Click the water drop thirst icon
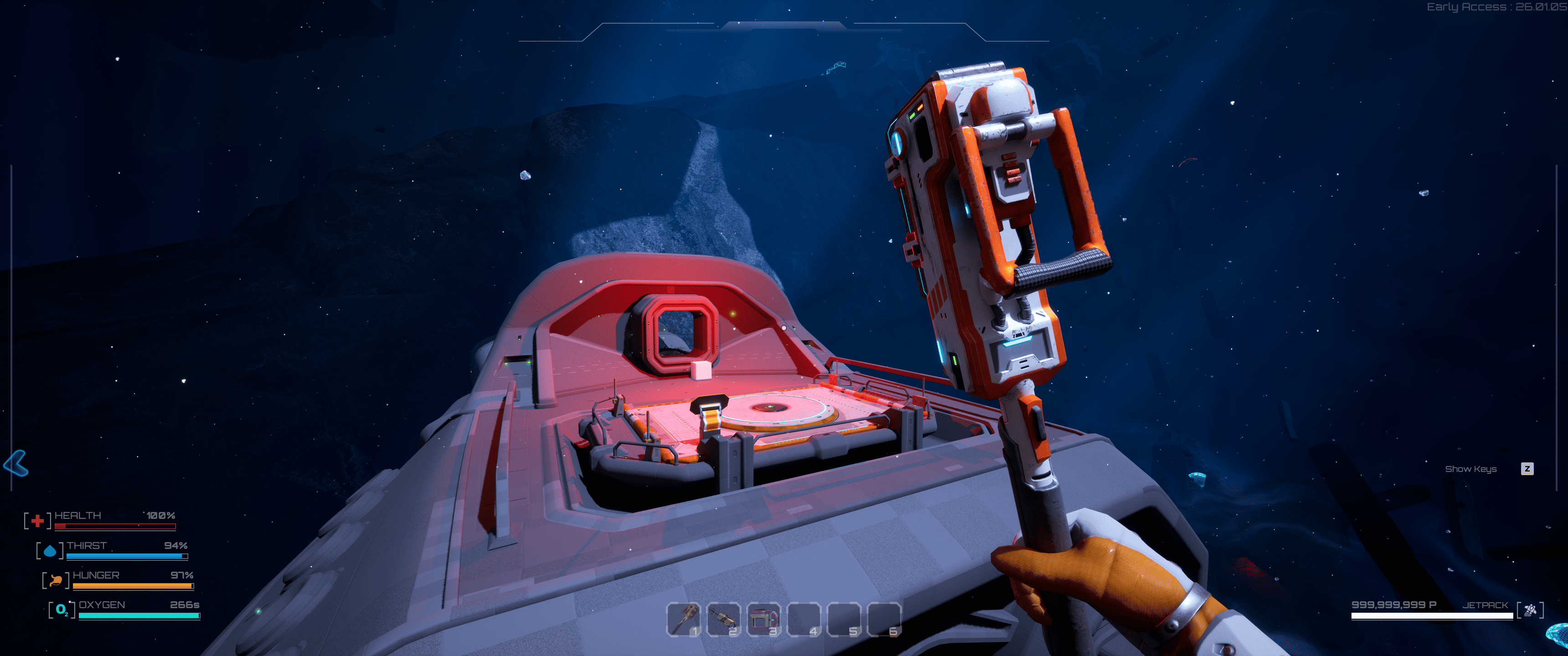Viewport: 1568px width, 656px height. [50, 550]
